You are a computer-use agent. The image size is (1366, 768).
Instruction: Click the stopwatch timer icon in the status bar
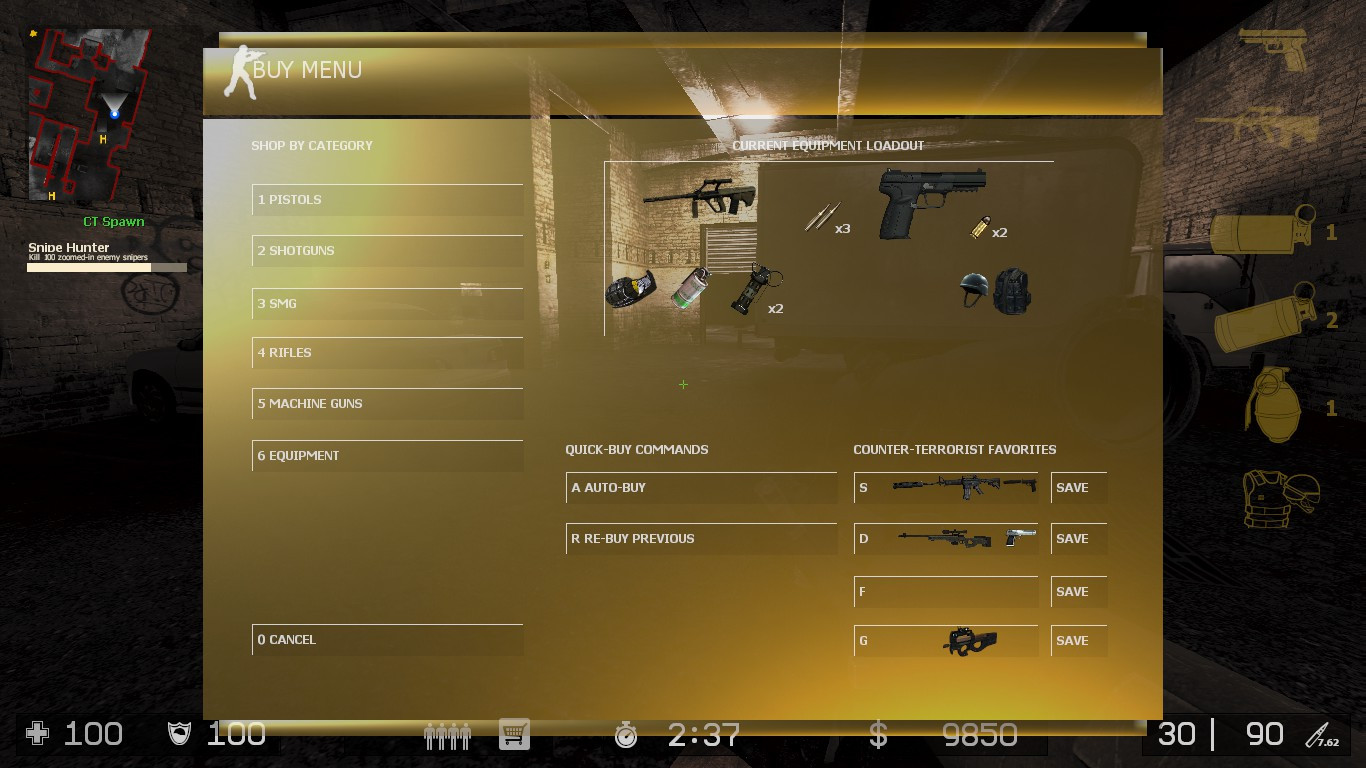point(626,734)
